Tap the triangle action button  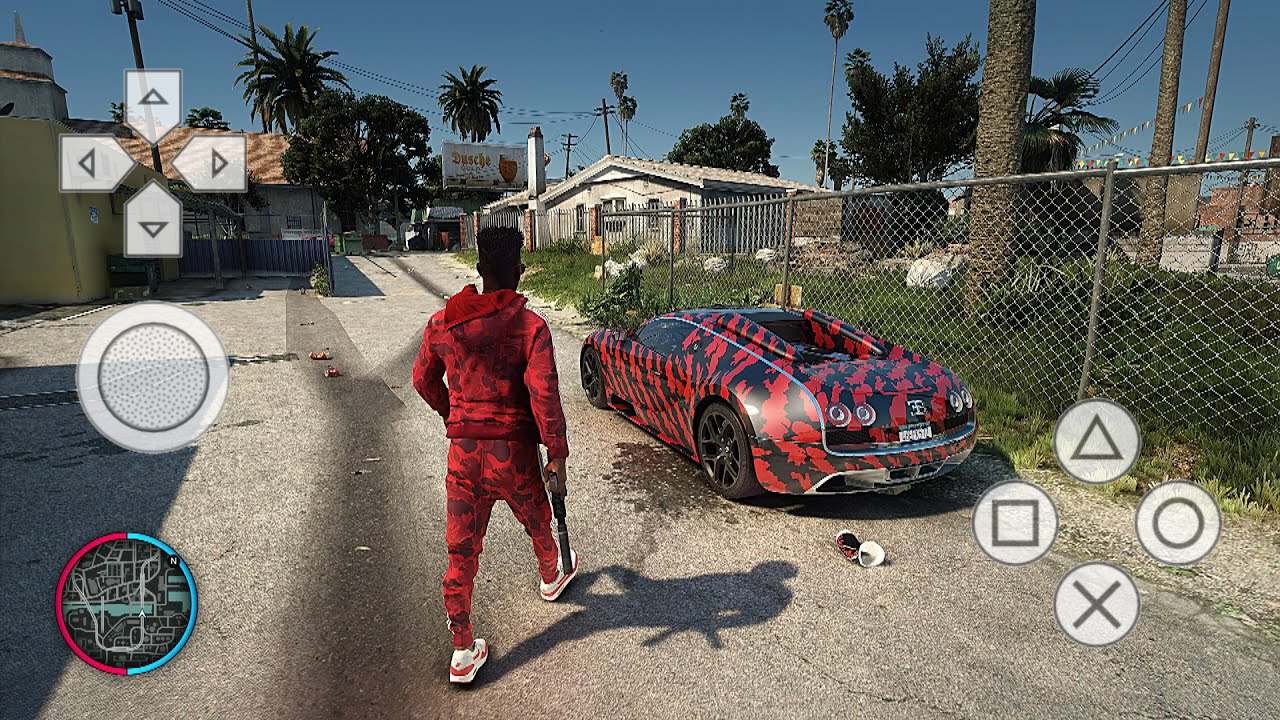1096,442
